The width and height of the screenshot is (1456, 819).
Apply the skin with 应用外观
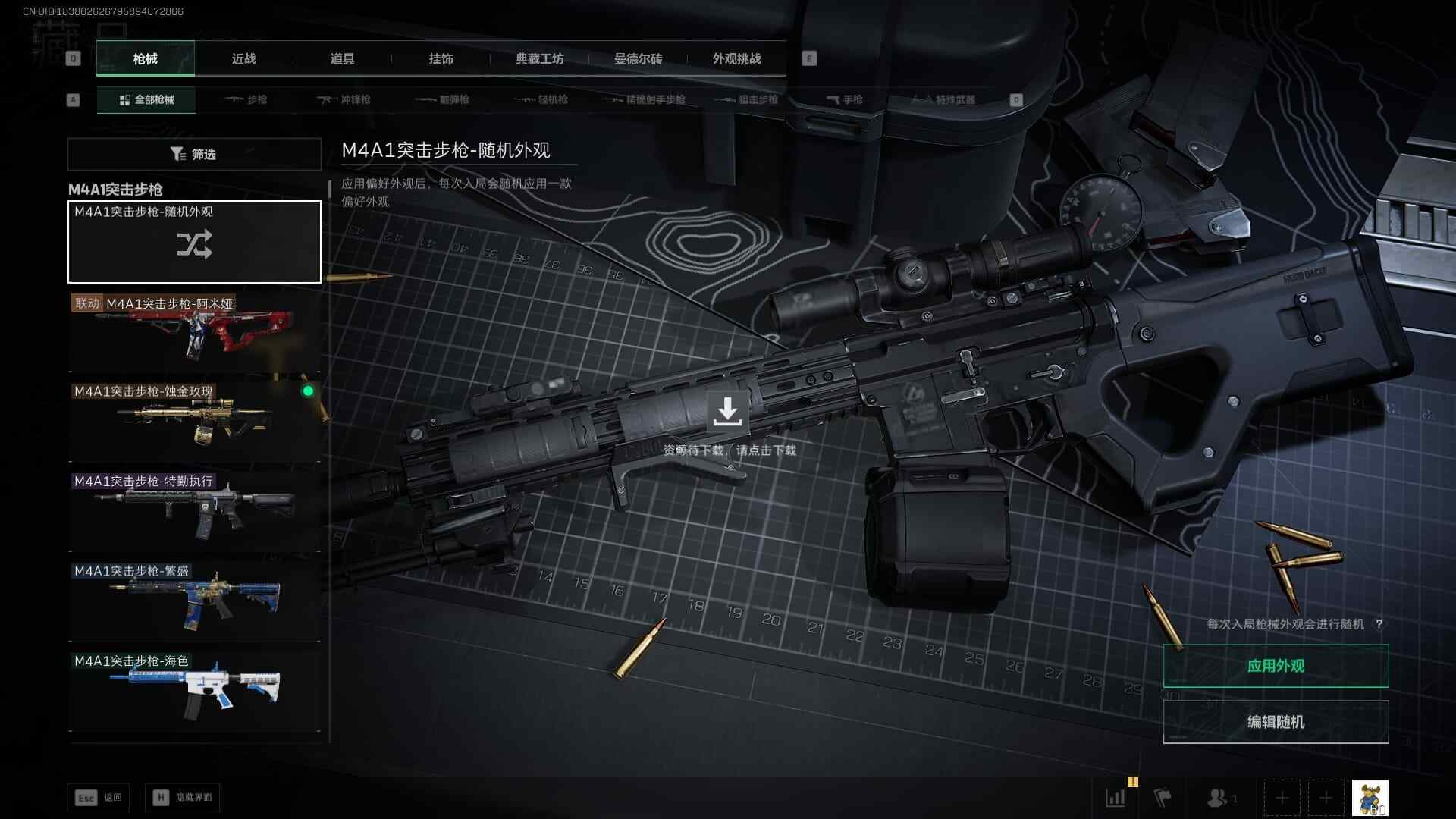click(1276, 666)
